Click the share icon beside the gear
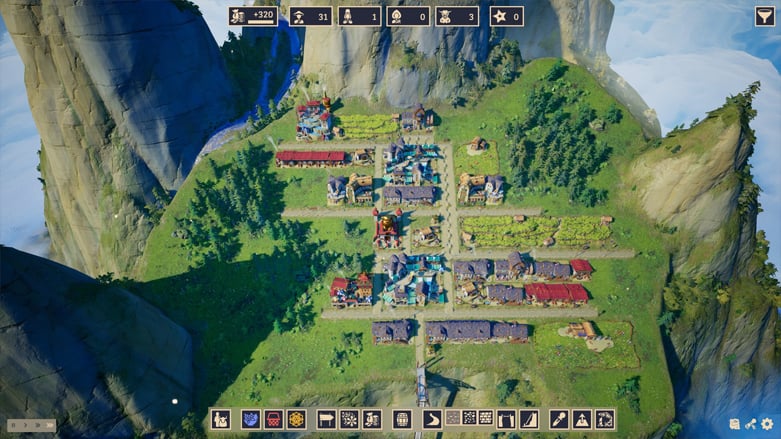781x439 pixels. [x=751, y=425]
